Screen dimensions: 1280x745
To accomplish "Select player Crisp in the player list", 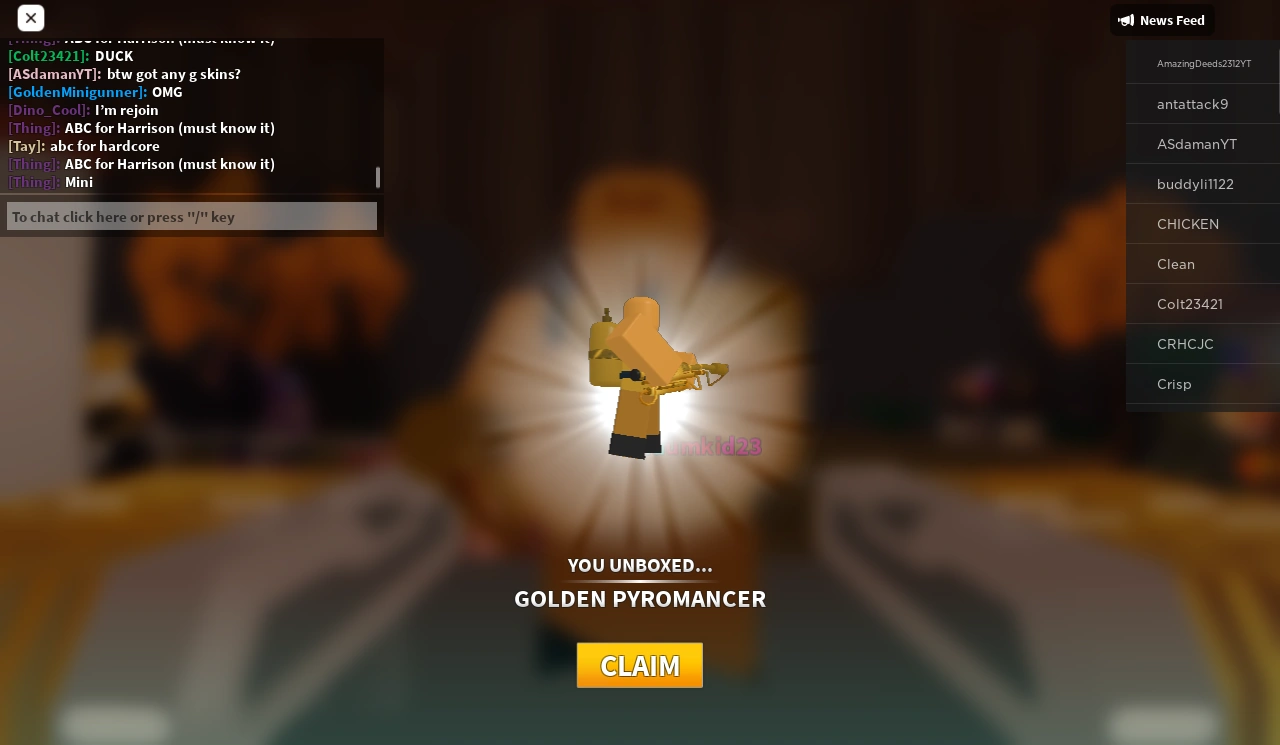I will [x=1174, y=384].
